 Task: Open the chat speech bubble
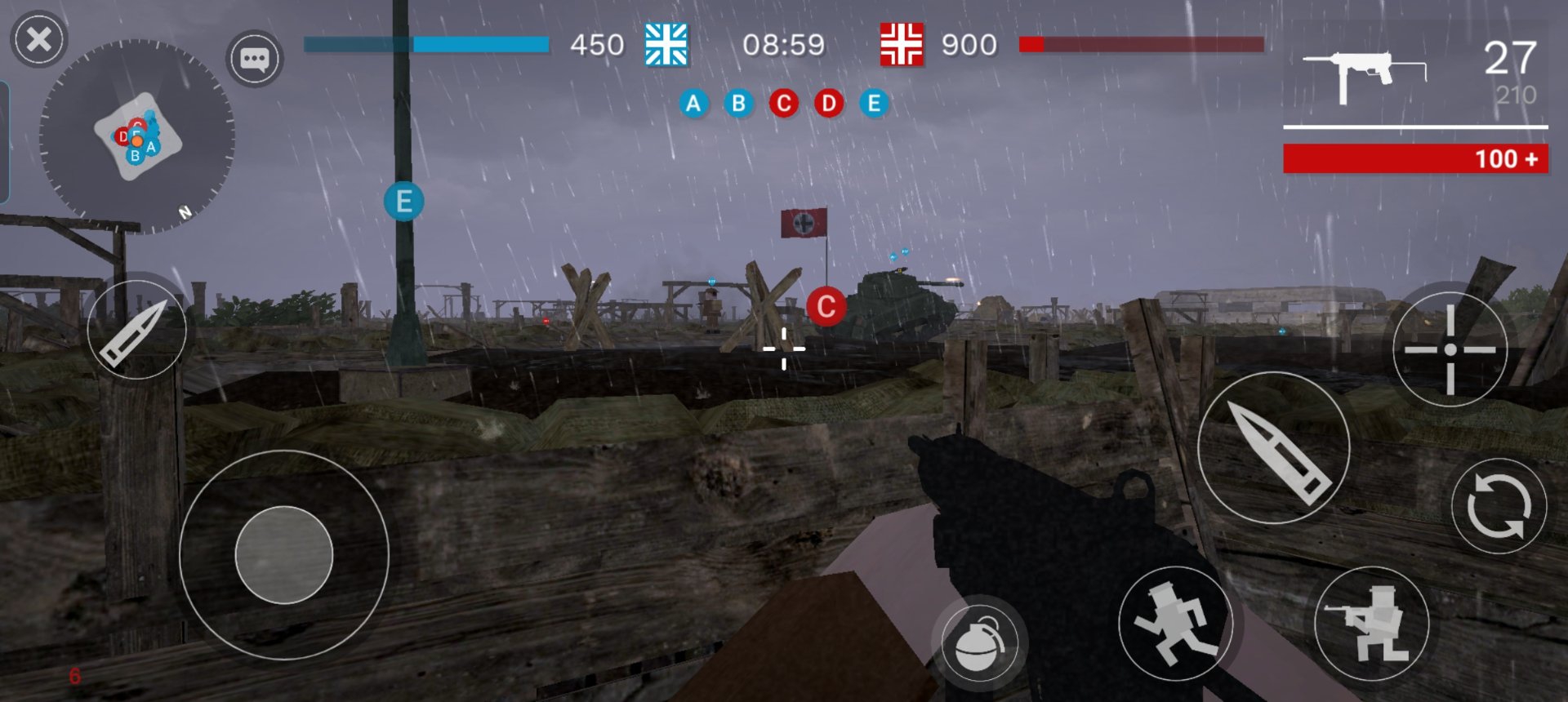coord(254,59)
